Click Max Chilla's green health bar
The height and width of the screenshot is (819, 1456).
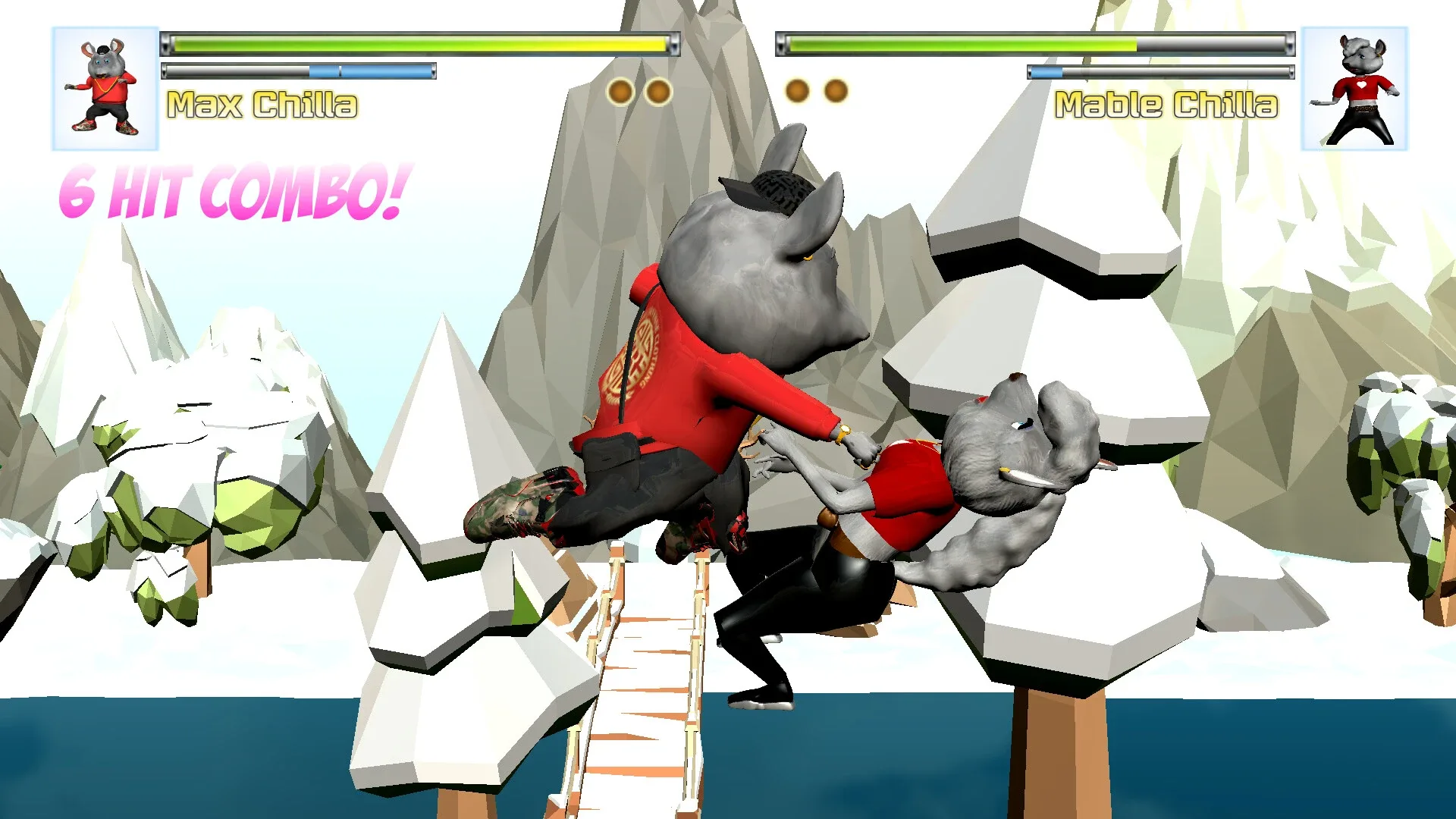417,43
